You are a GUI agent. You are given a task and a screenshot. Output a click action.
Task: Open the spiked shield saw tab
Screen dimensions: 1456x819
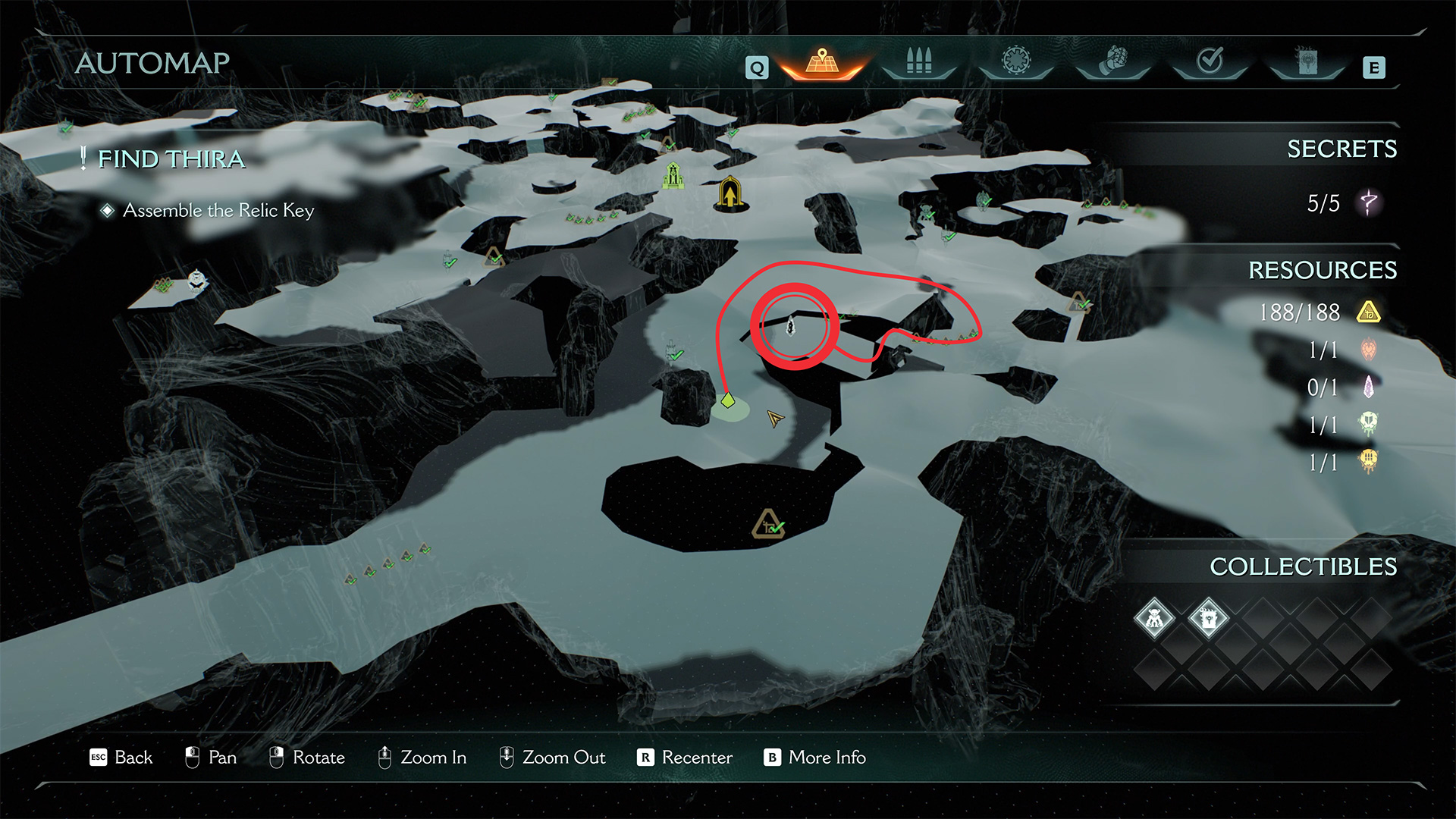[x=1016, y=61]
